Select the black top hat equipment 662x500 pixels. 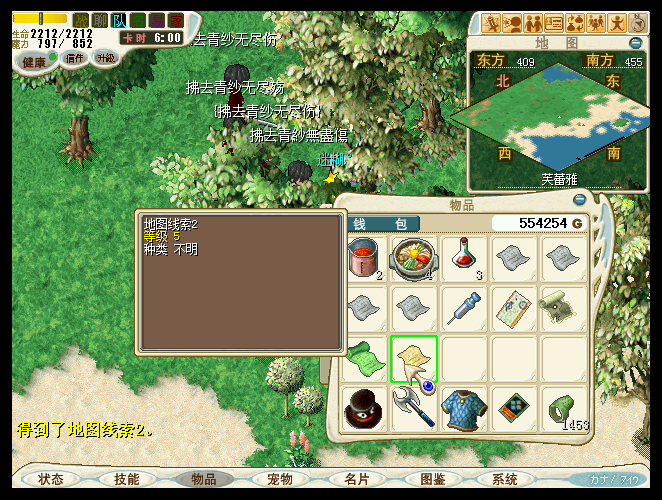[364, 408]
